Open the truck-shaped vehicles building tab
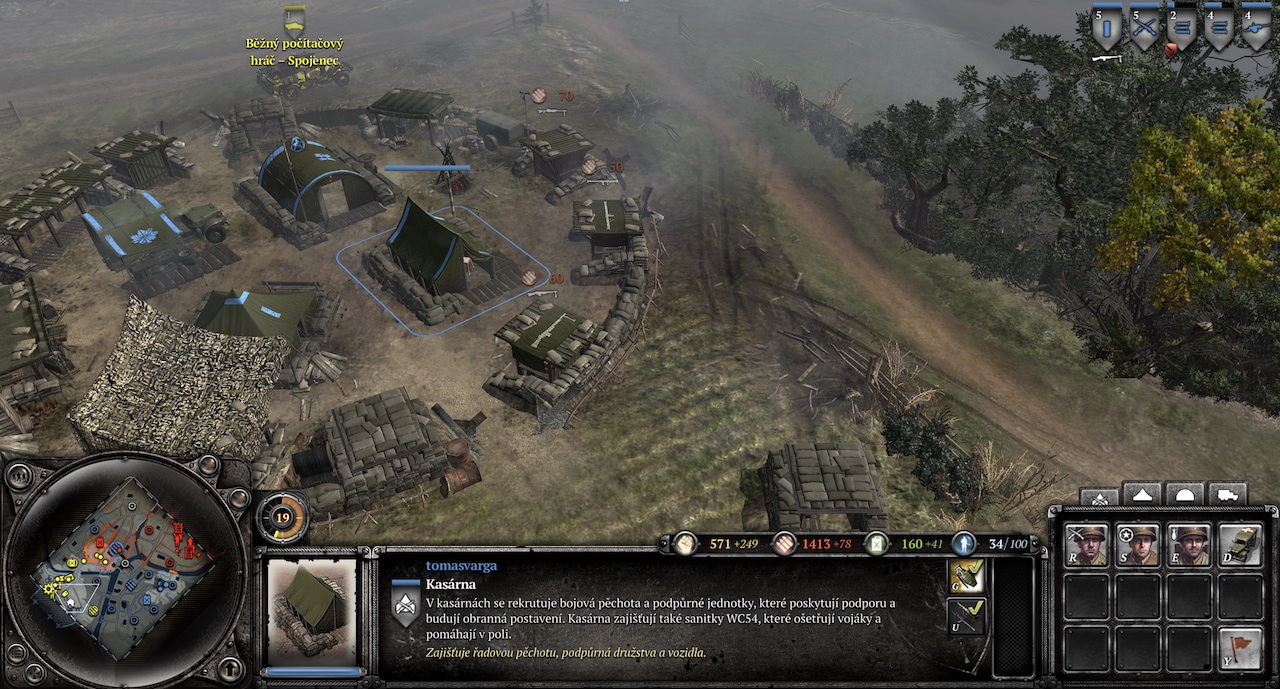Screen dimensions: 1280x689 click(x=1227, y=494)
